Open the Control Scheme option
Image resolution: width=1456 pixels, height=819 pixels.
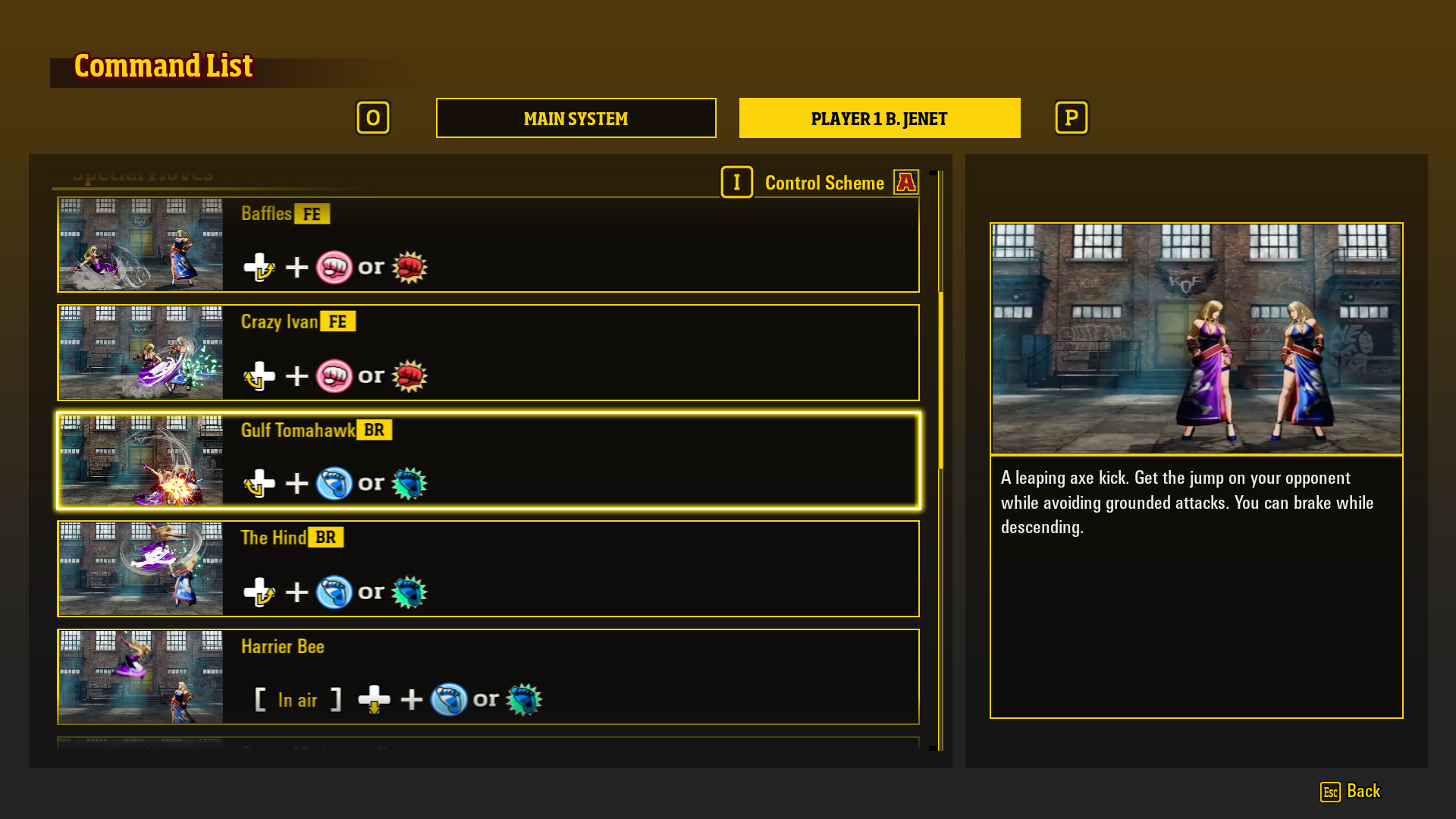tap(824, 182)
